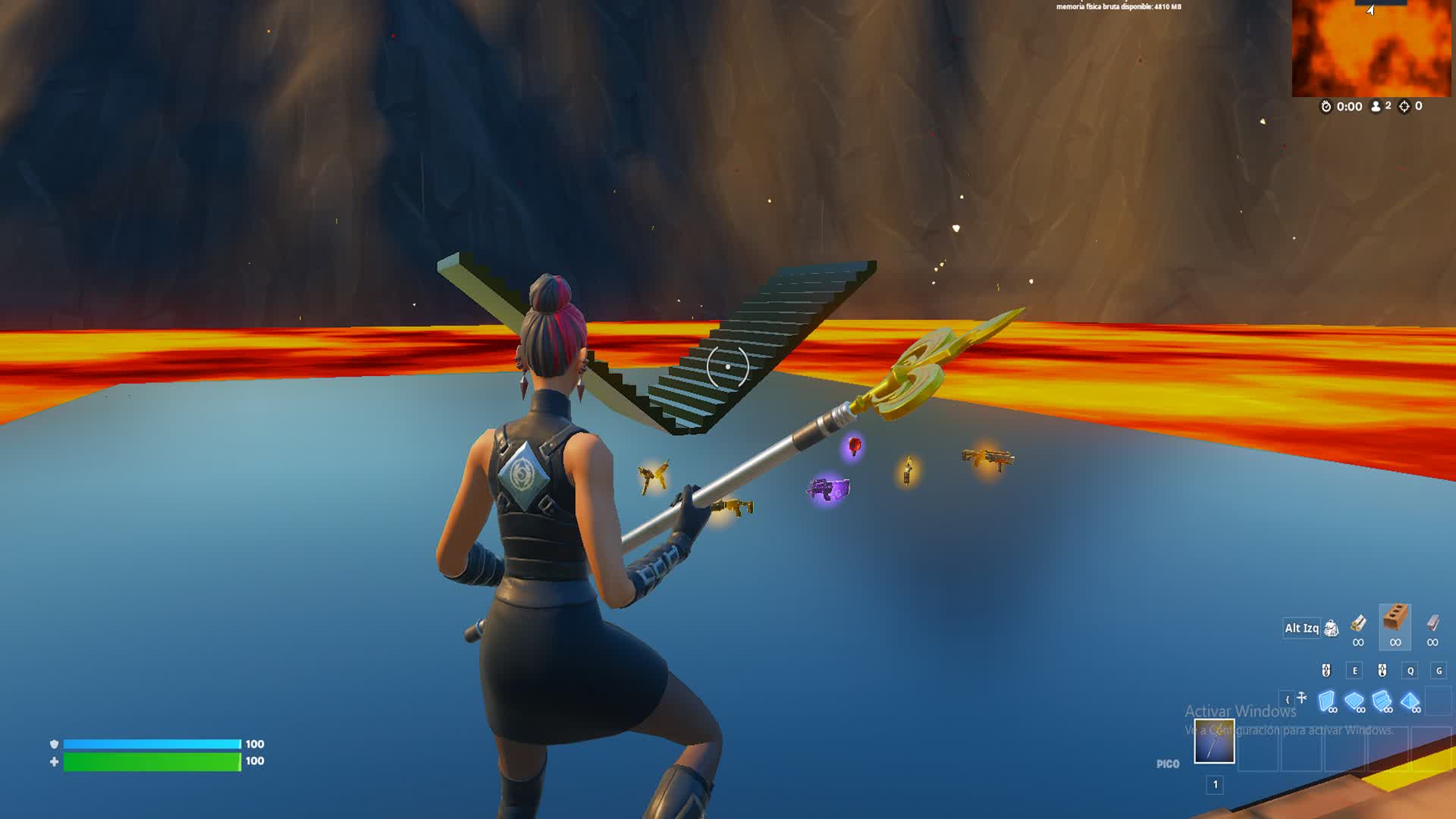Click the E keybind badge
This screenshot has width=1456, height=819.
(x=1354, y=670)
